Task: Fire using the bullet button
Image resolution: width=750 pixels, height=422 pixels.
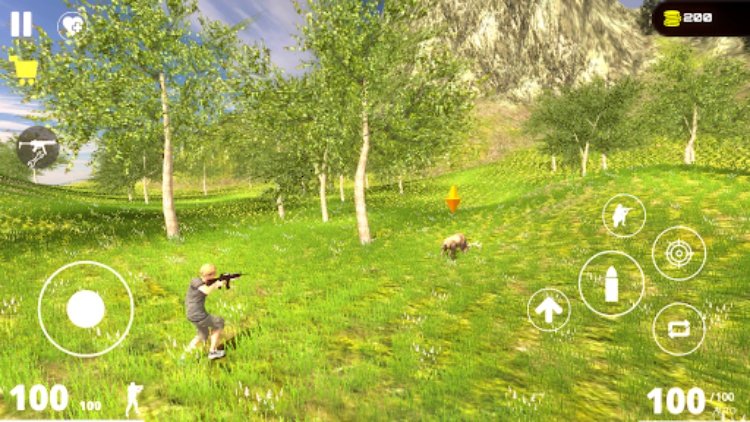Action: tap(611, 284)
